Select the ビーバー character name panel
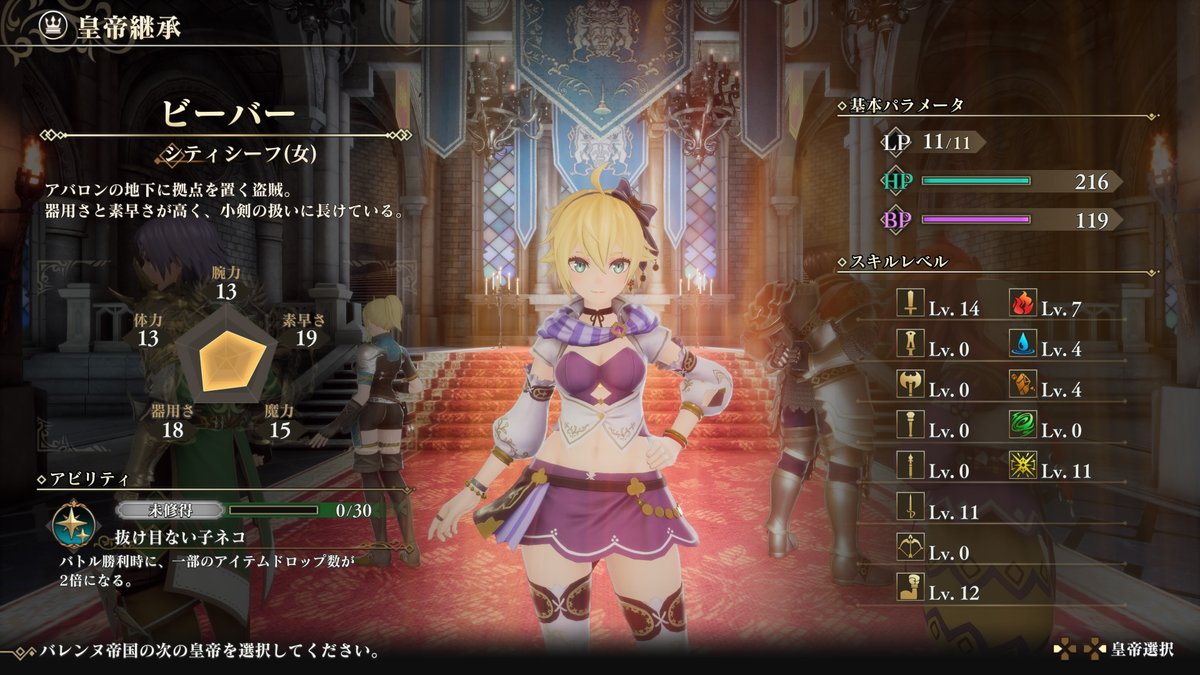1200x675 pixels. pos(228,113)
